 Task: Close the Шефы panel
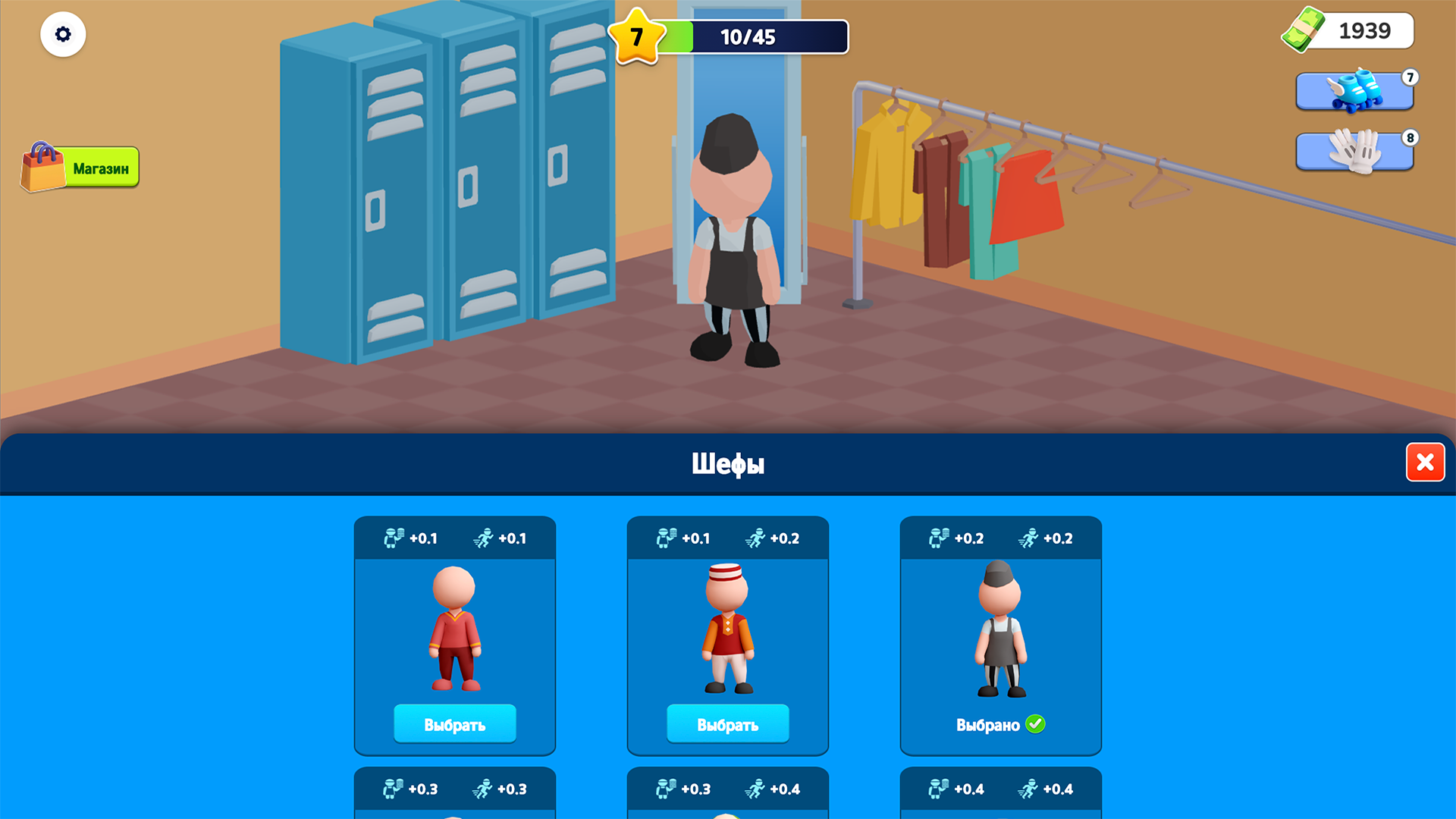pos(1426,461)
